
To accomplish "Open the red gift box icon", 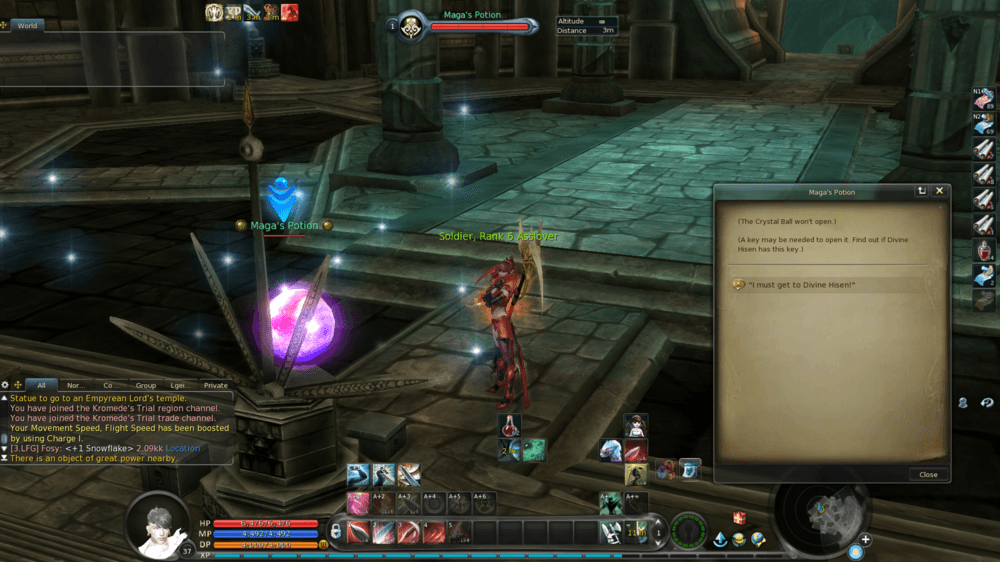I will coord(739,518).
